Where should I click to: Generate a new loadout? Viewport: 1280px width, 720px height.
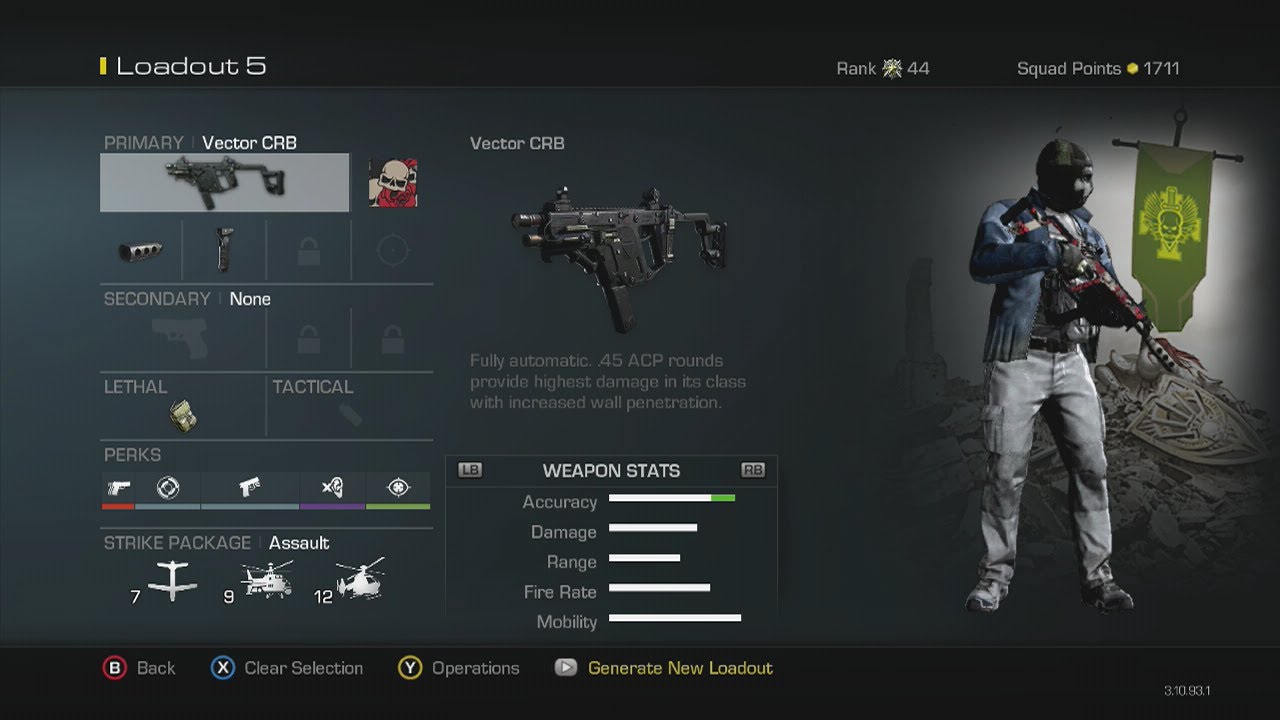click(679, 668)
